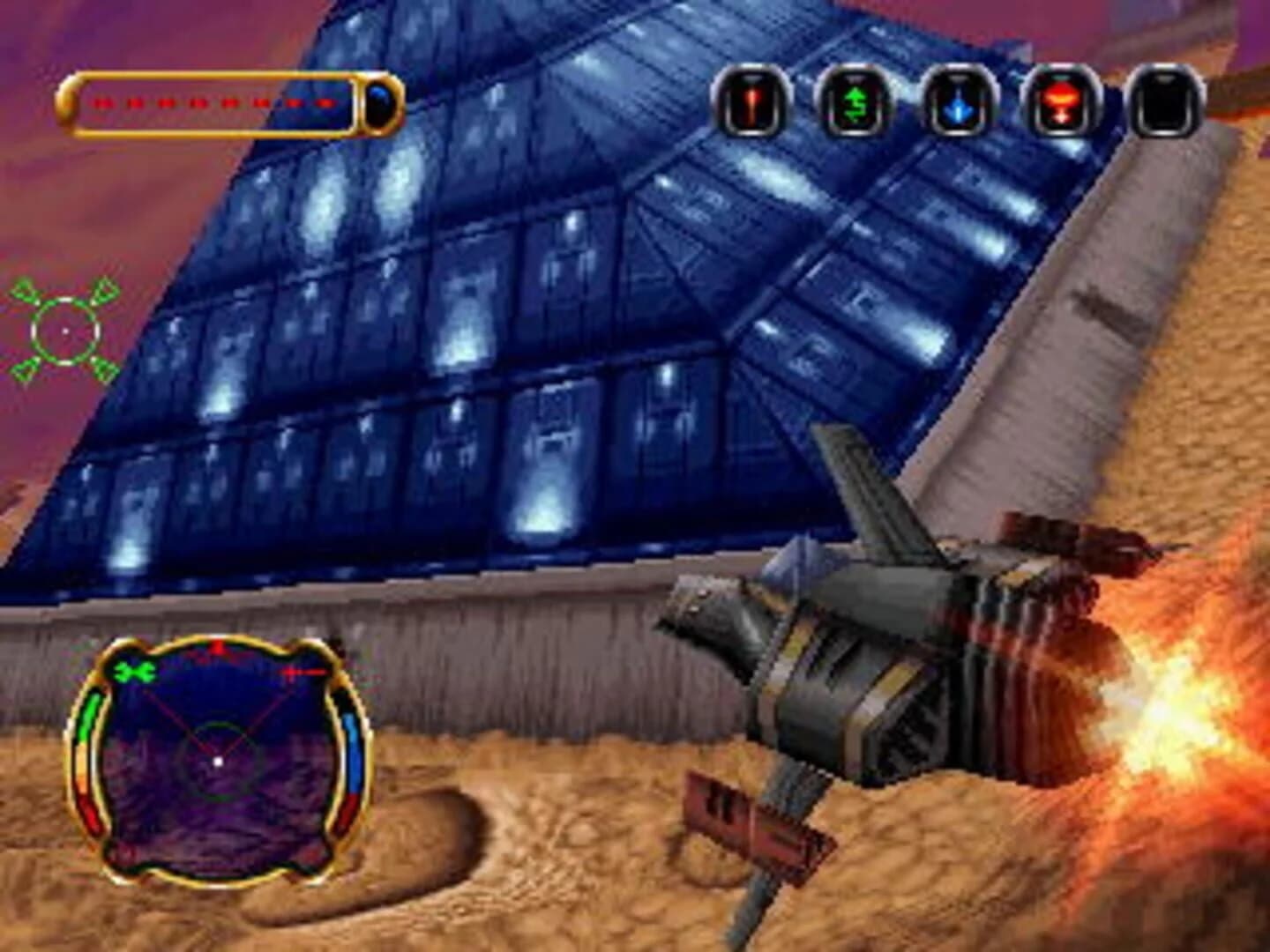This screenshot has width=1270, height=952.
Task: Toggle the blue orb indicator beside health bar
Action: [x=377, y=104]
